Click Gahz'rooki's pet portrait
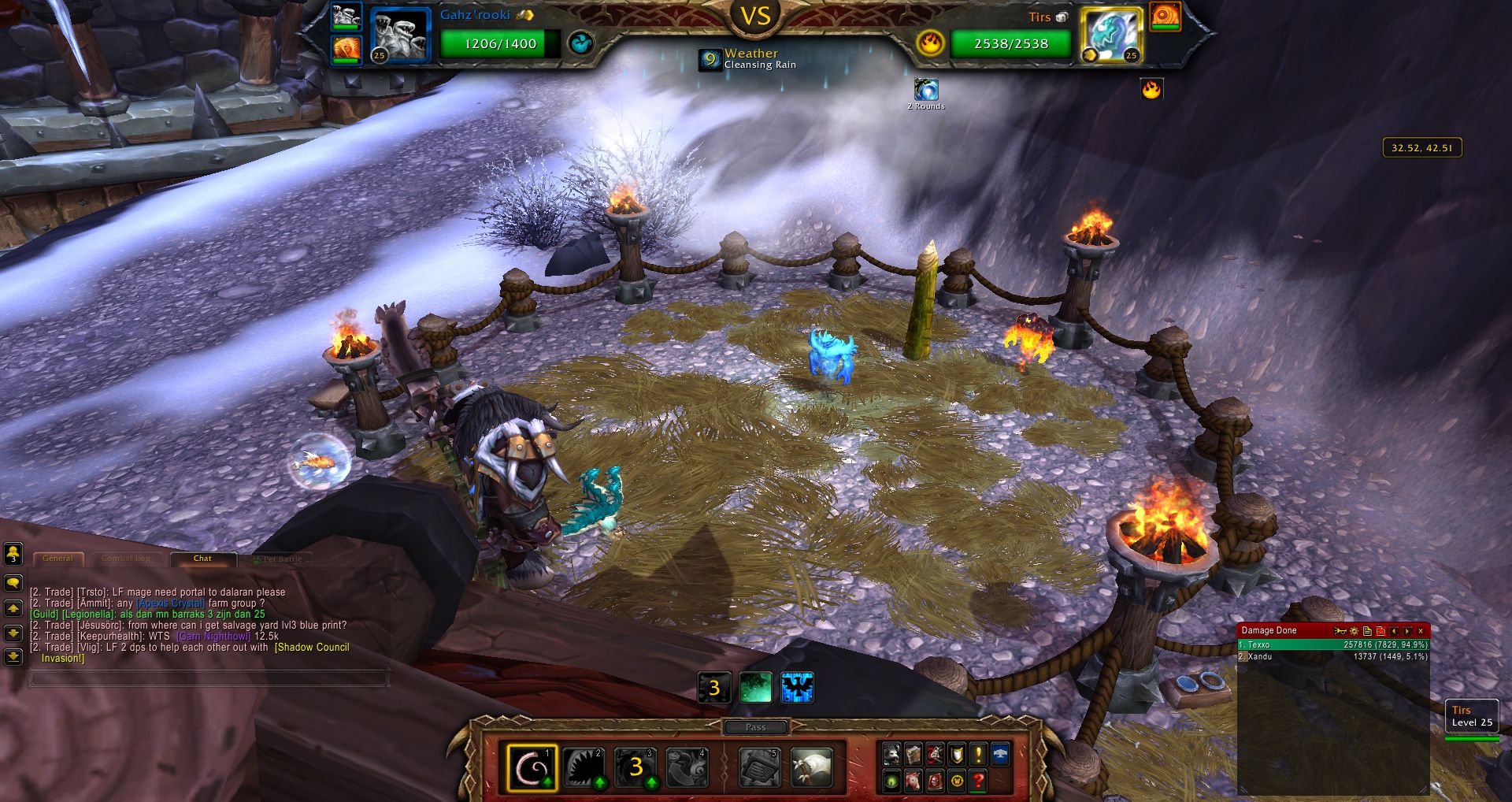 (400, 35)
